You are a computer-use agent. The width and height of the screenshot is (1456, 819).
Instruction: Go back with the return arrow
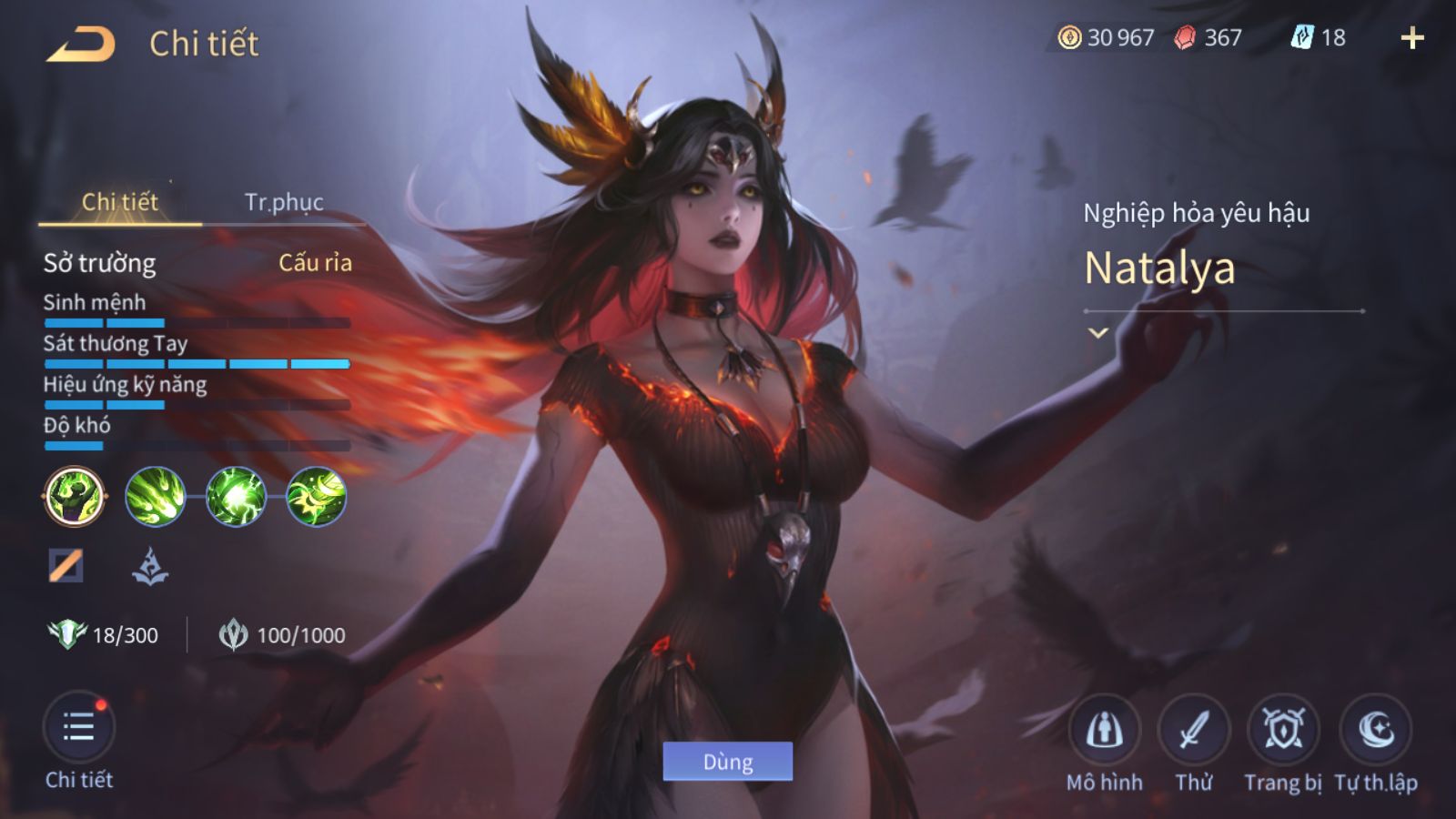point(81,44)
